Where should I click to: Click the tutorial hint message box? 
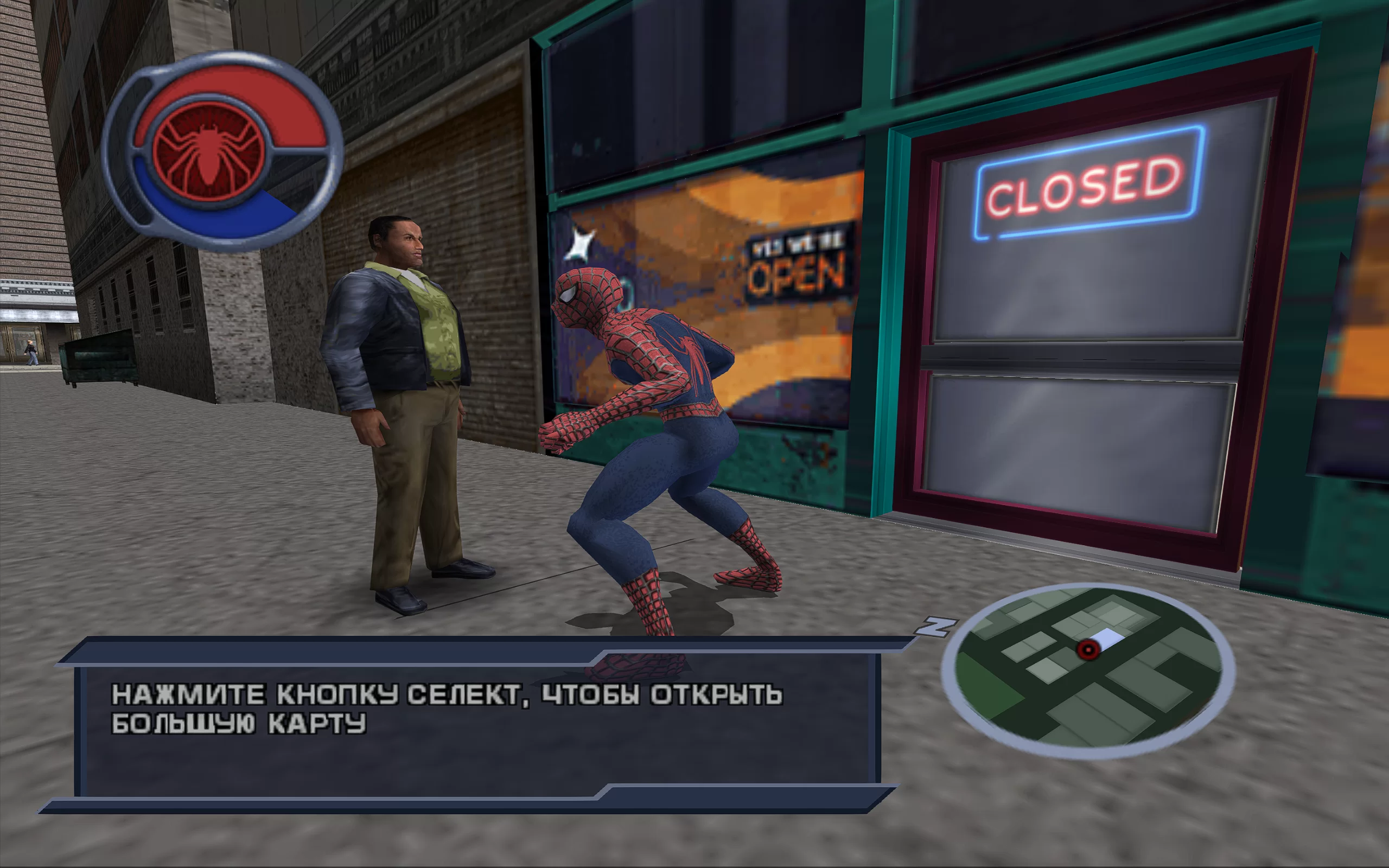[476, 726]
